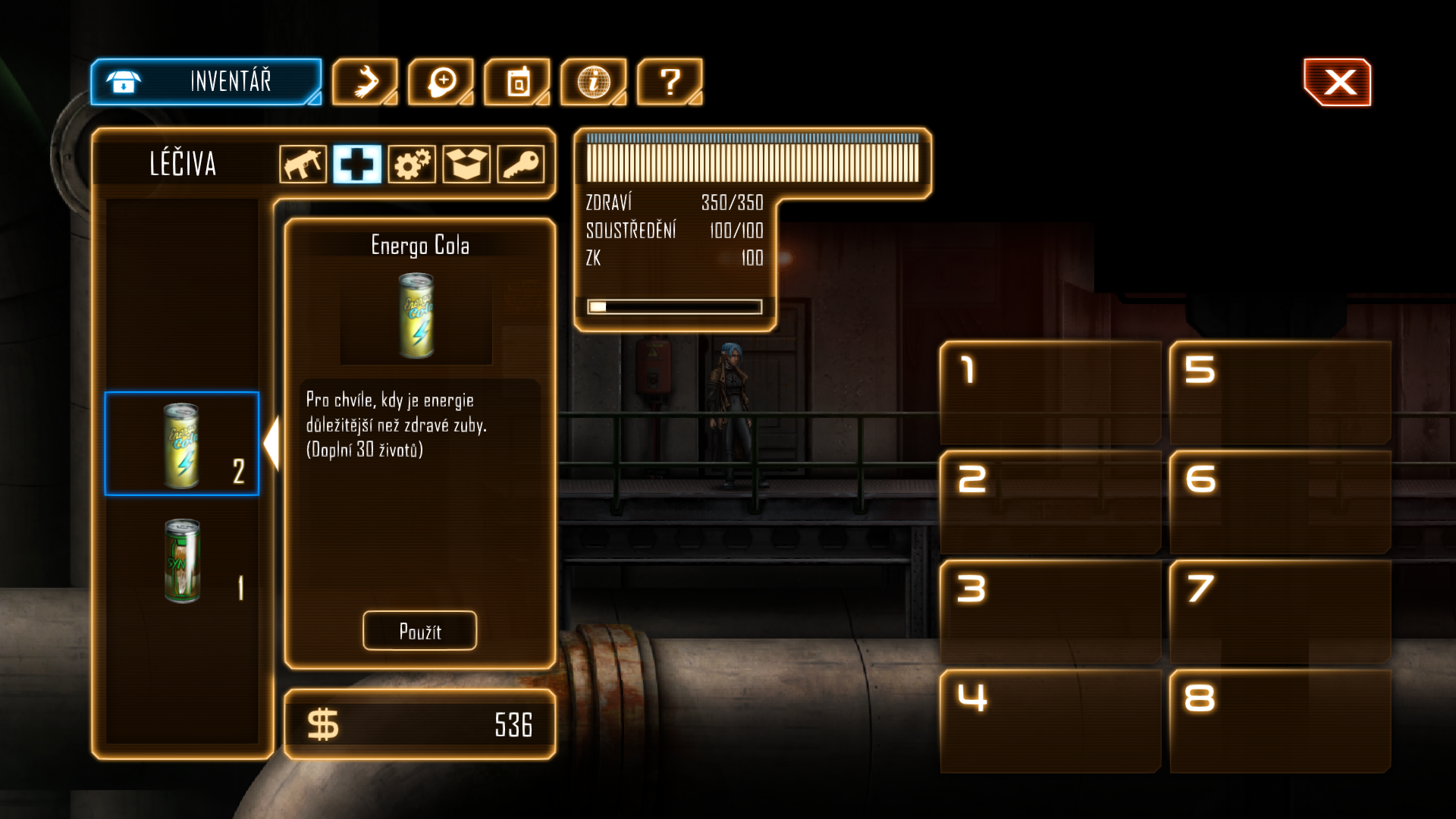This screenshot has height=819, width=1456.
Task: Select the Energo Cola can slot
Action: (182, 444)
